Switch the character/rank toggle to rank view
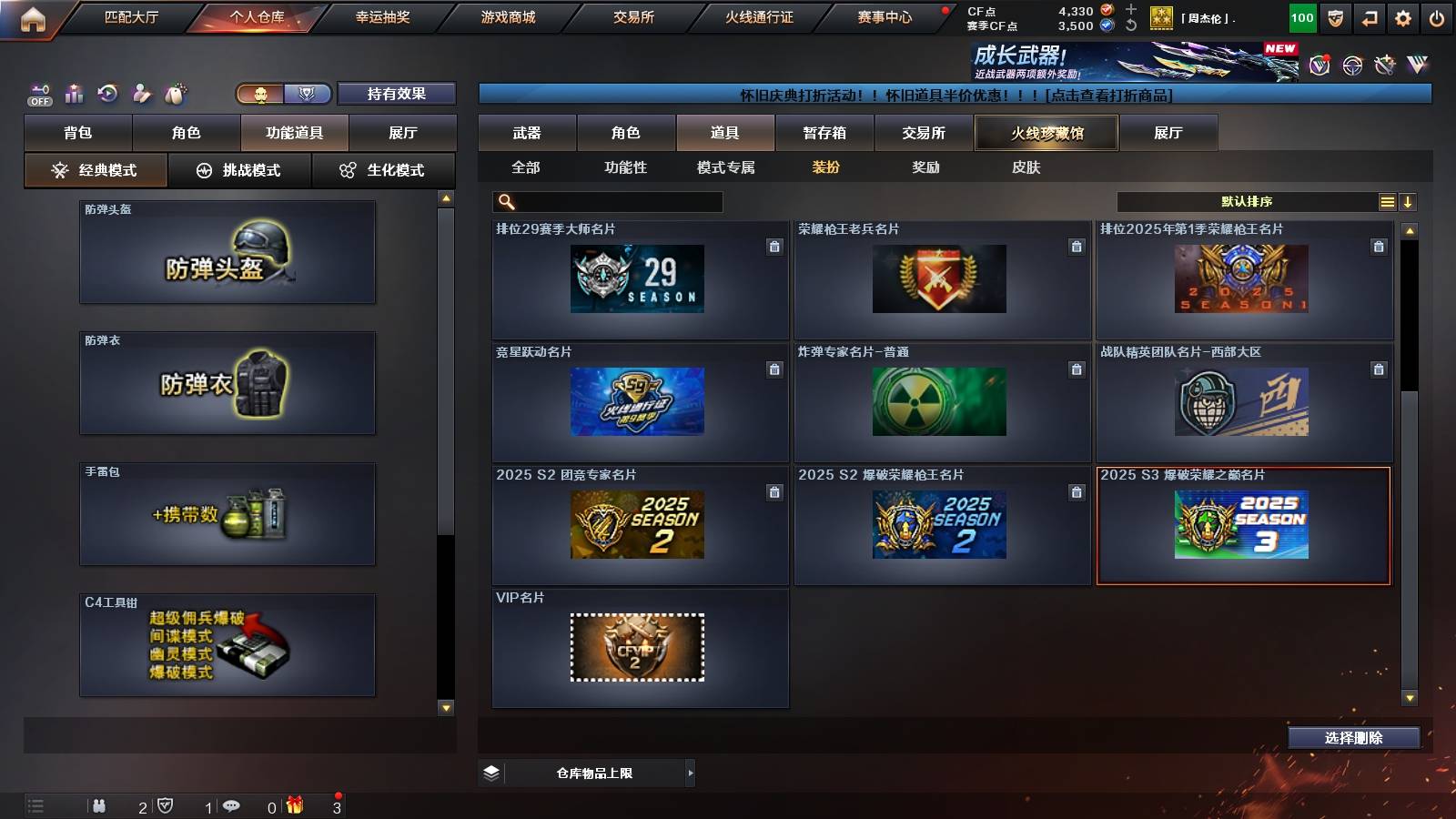Image resolution: width=1456 pixels, height=819 pixels. (308, 94)
